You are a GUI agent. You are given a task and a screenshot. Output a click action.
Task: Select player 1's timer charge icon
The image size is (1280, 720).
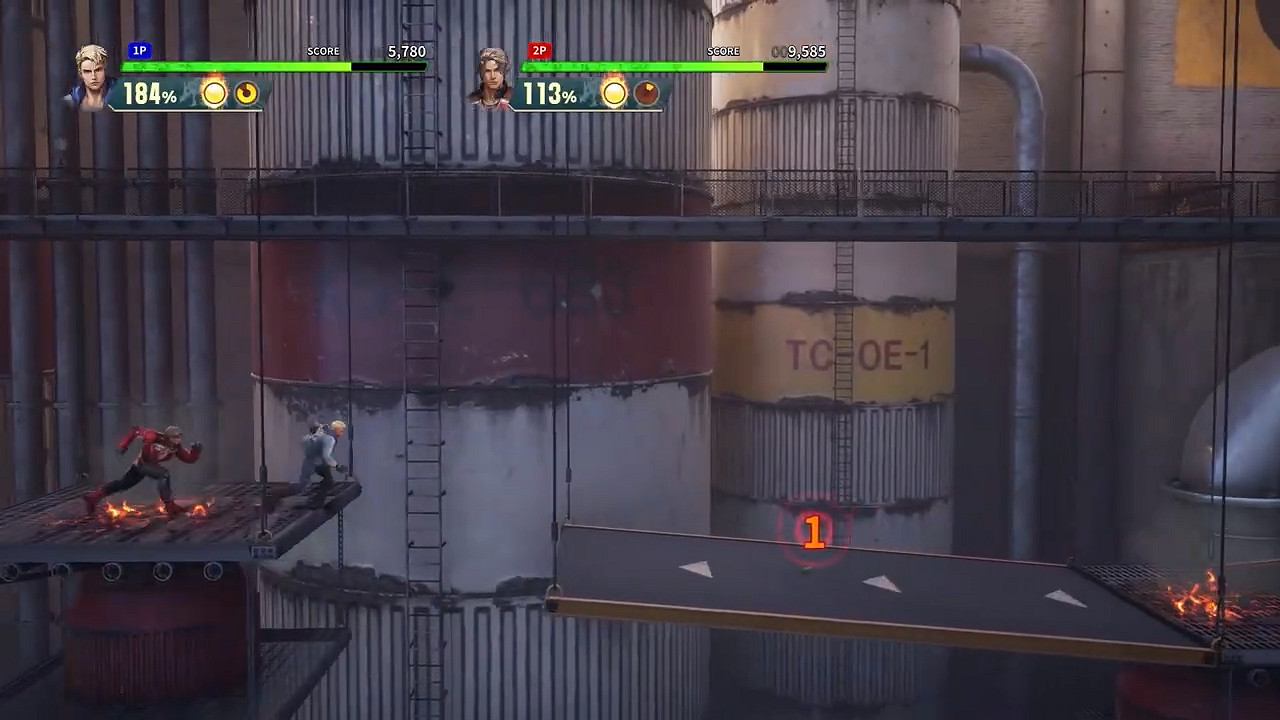[247, 93]
